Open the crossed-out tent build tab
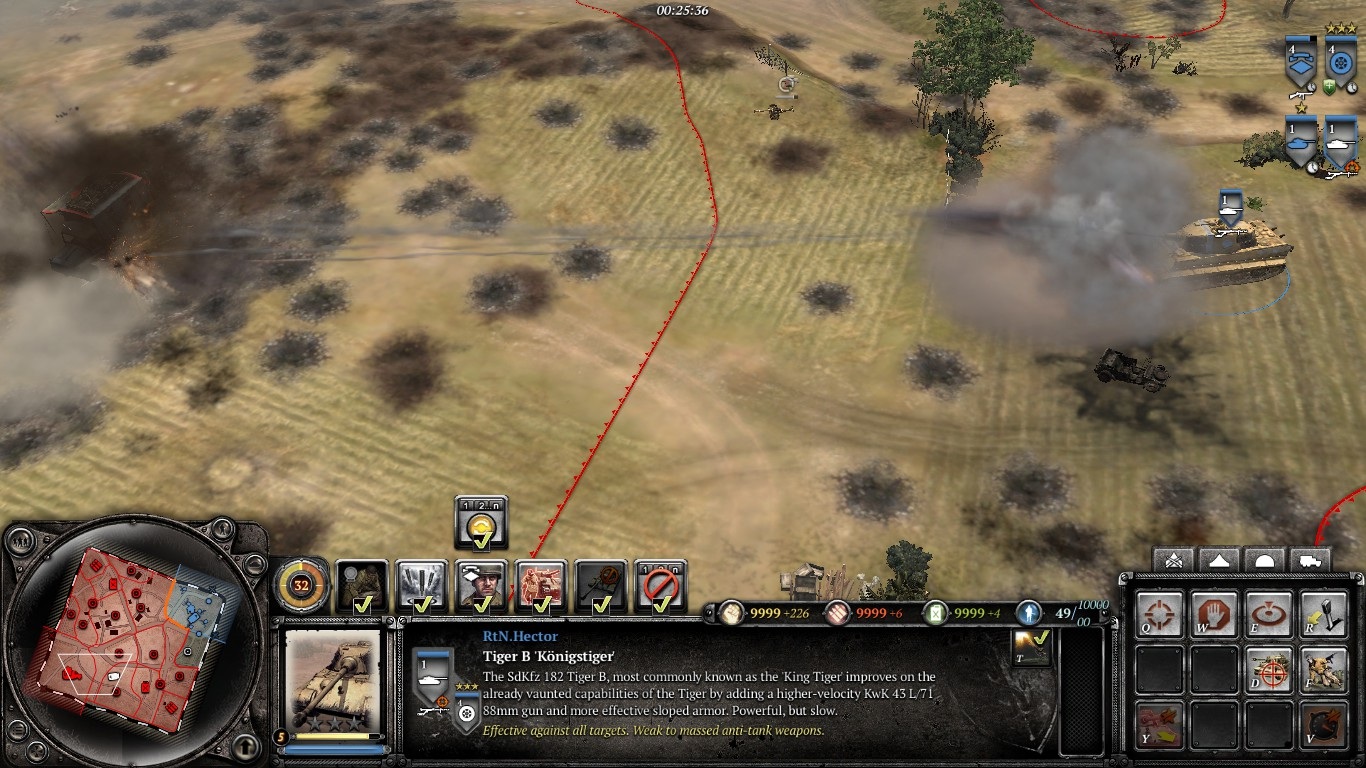Screen dimensions: 1366x768 pyautogui.click(x=1172, y=560)
